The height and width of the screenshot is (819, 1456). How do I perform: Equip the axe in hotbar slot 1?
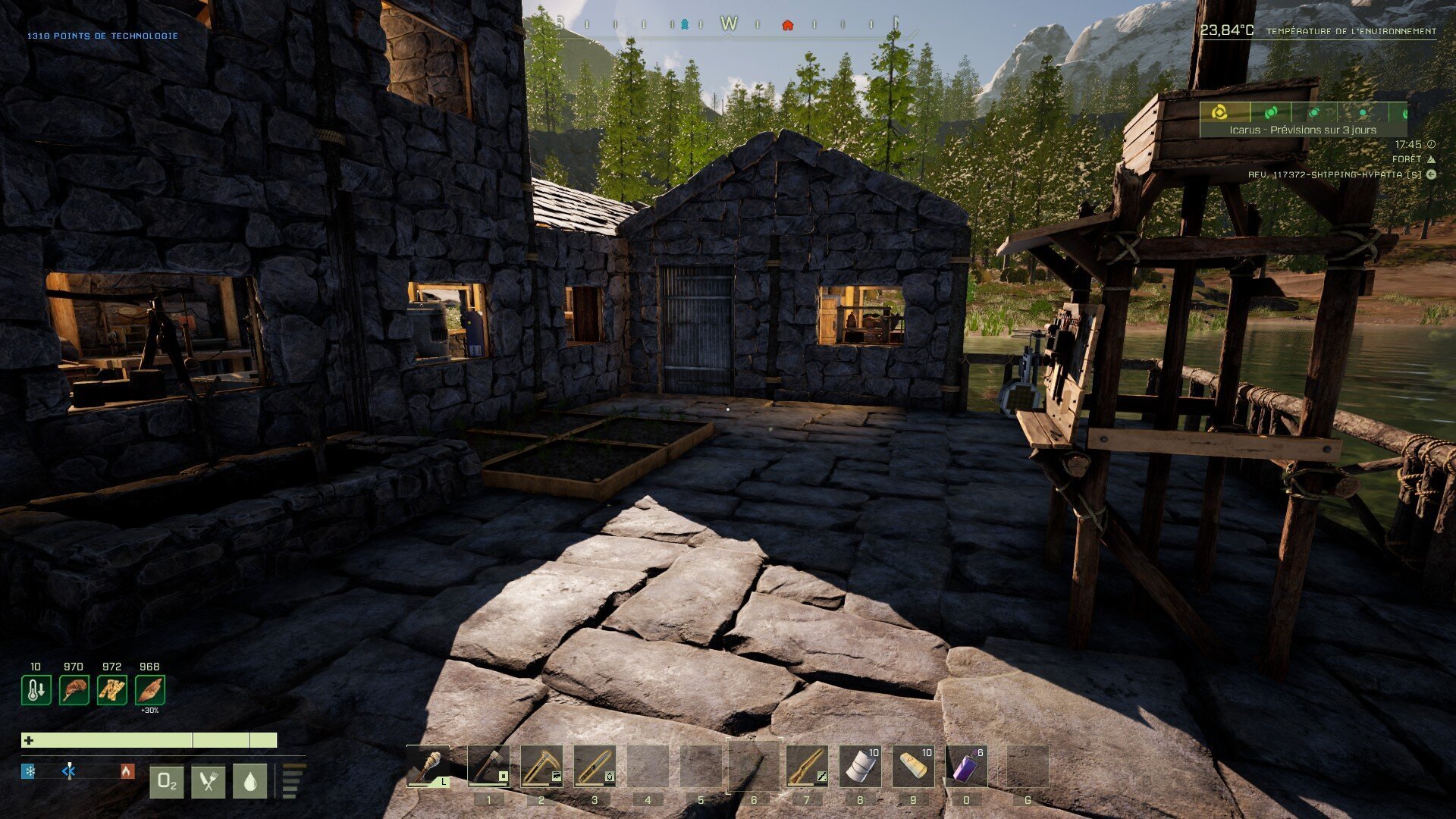[x=488, y=766]
